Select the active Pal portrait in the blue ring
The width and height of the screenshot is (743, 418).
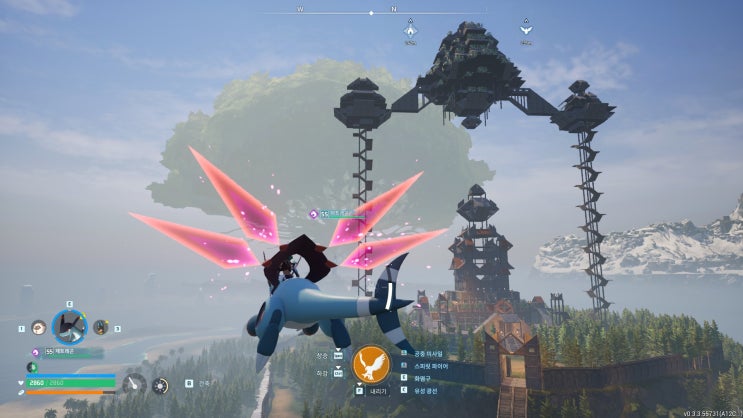[70, 326]
